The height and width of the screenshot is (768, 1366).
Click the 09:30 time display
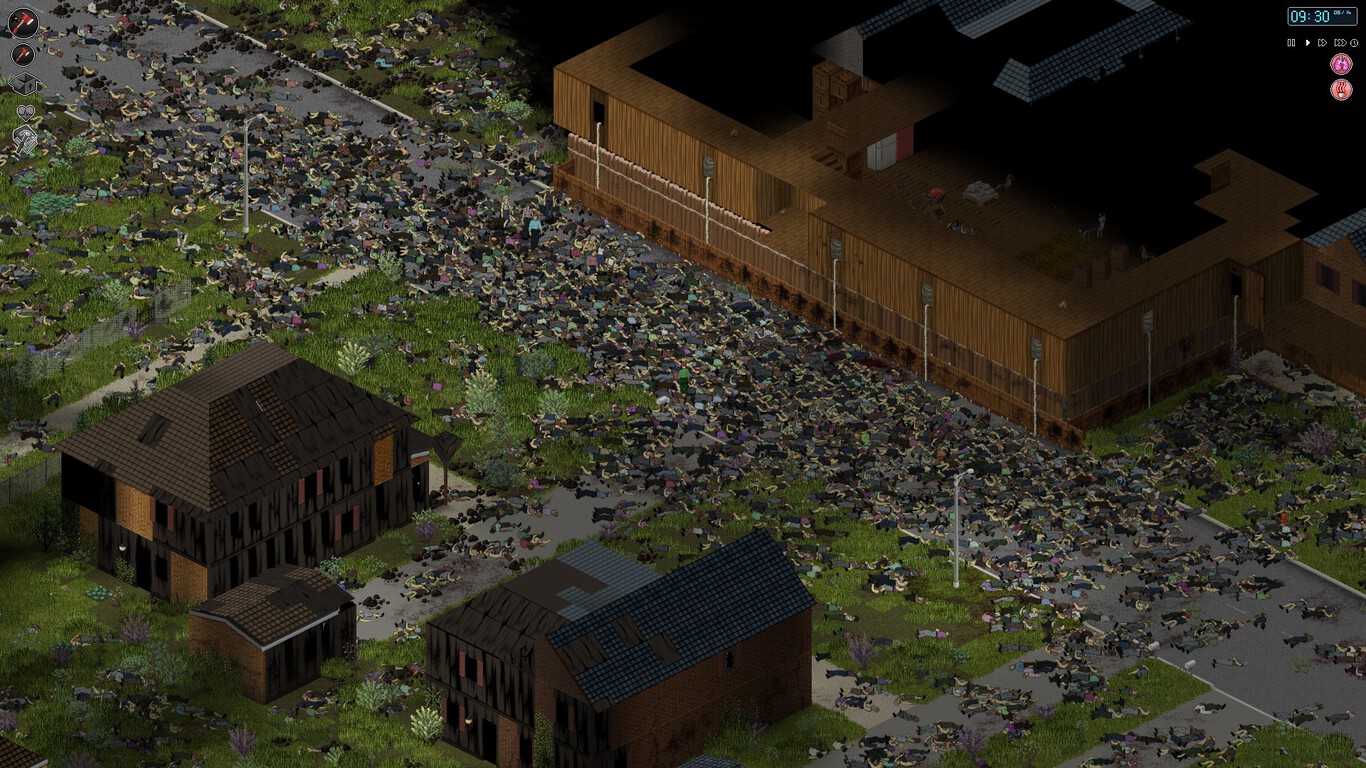click(1310, 16)
